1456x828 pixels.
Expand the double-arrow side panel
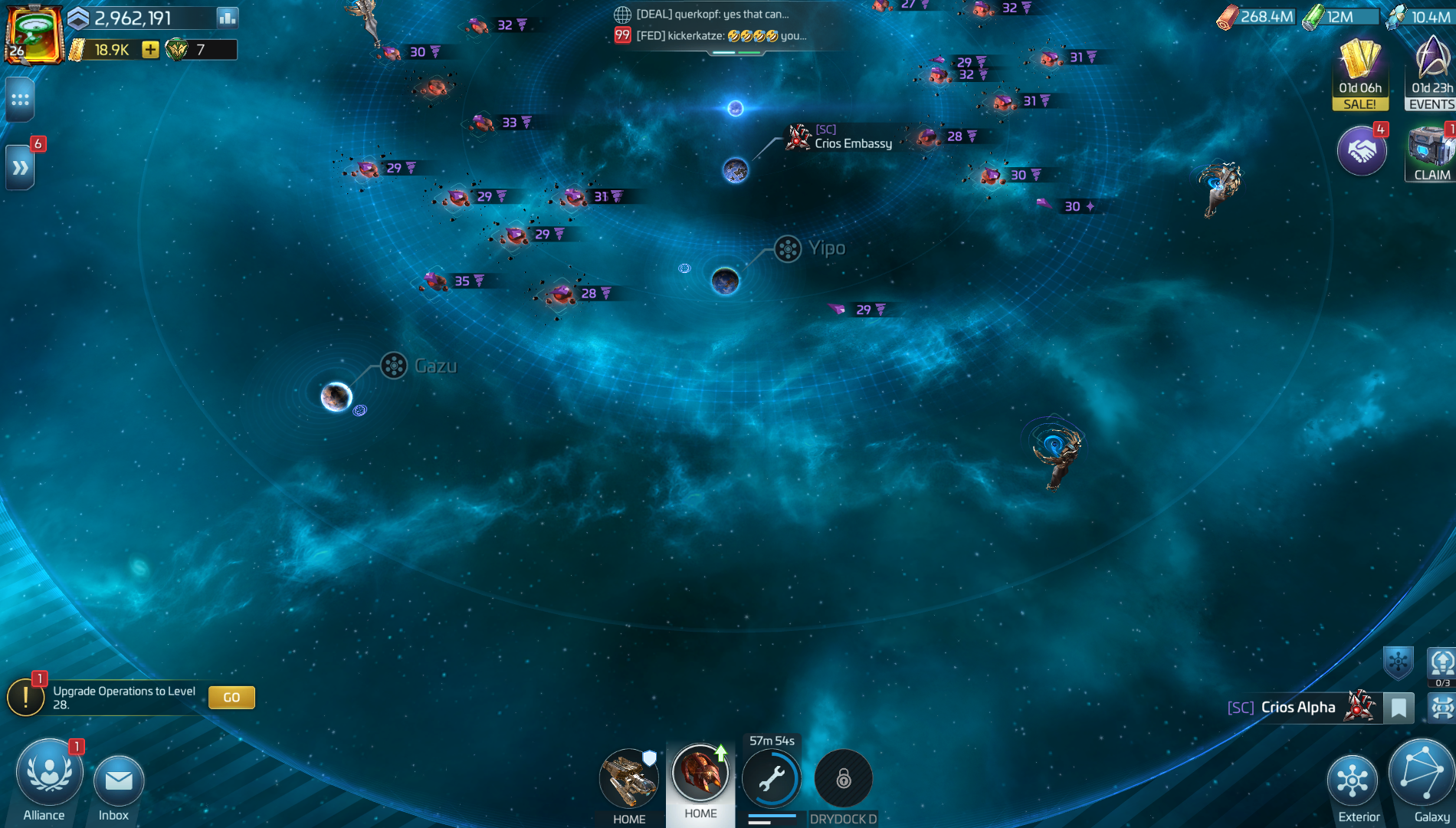click(x=20, y=167)
